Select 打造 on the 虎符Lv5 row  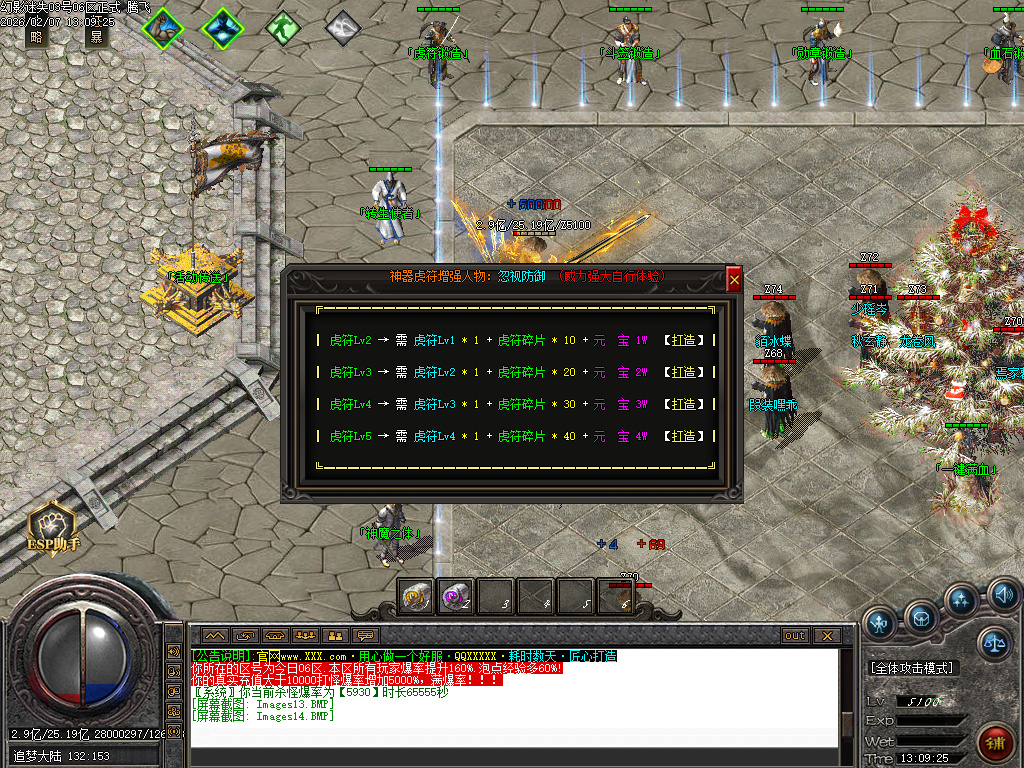coord(683,436)
